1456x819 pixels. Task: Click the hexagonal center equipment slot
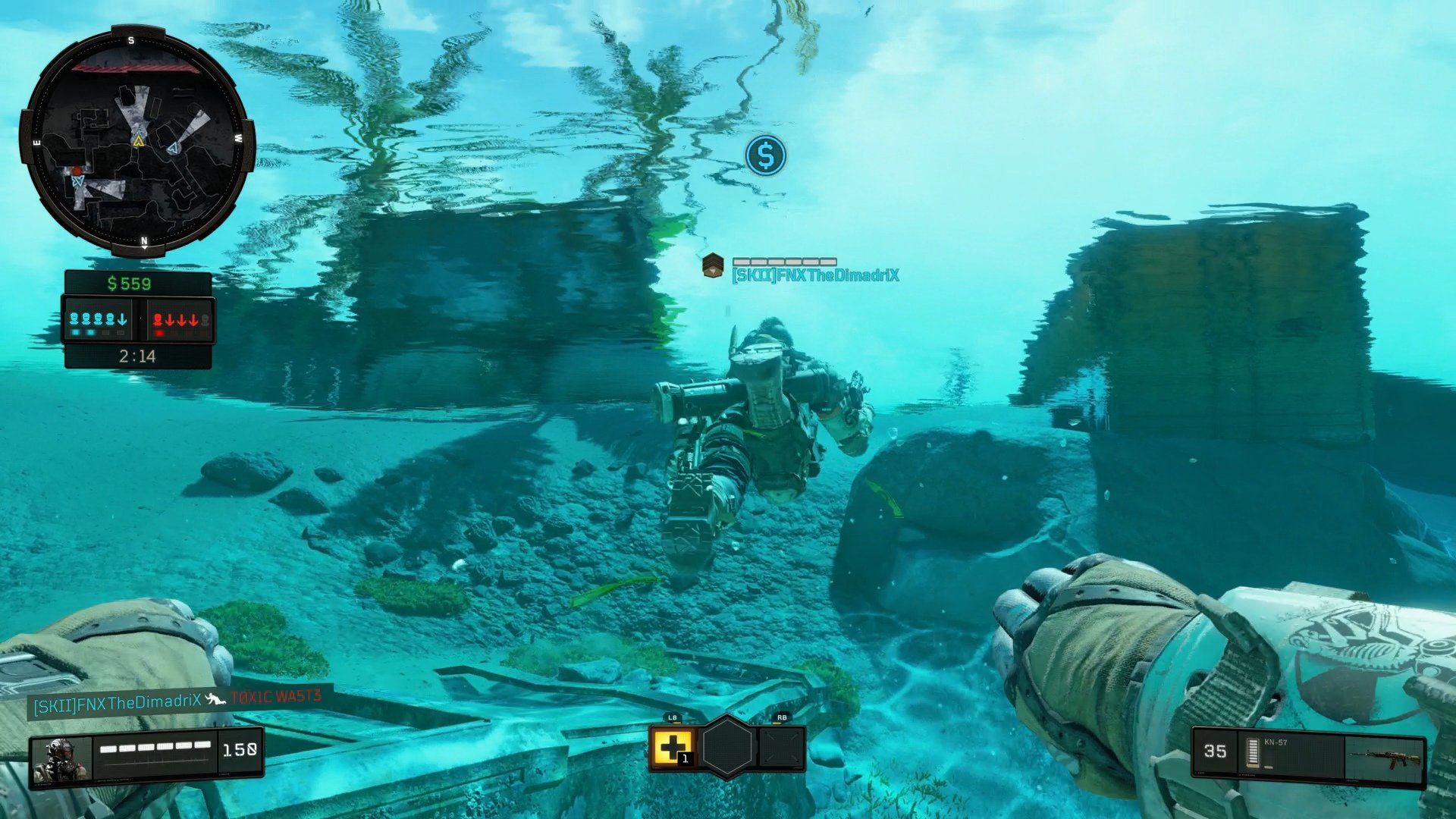pos(726,748)
